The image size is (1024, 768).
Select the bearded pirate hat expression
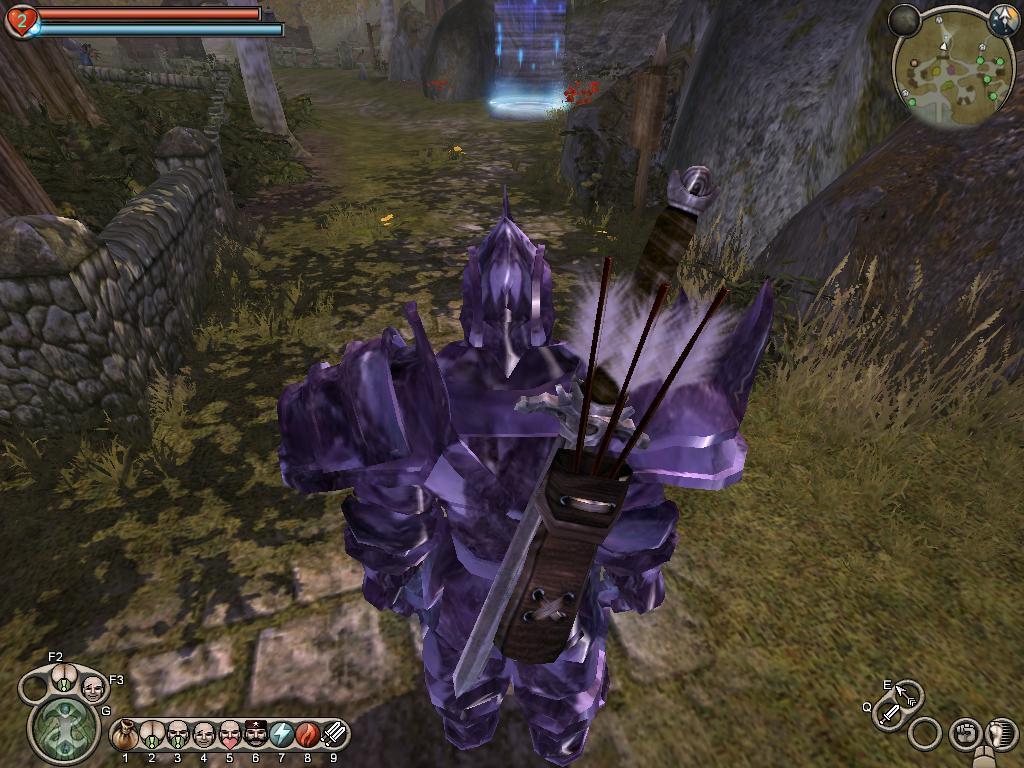[256, 737]
